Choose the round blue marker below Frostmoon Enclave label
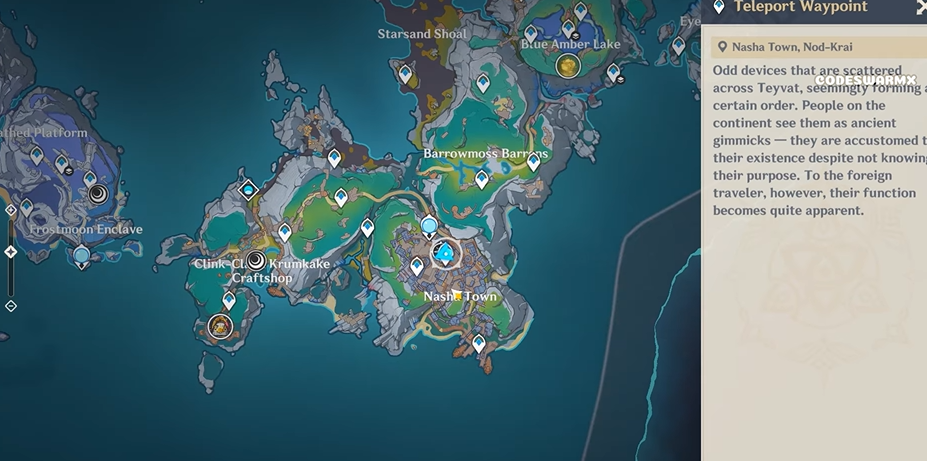 (82, 256)
